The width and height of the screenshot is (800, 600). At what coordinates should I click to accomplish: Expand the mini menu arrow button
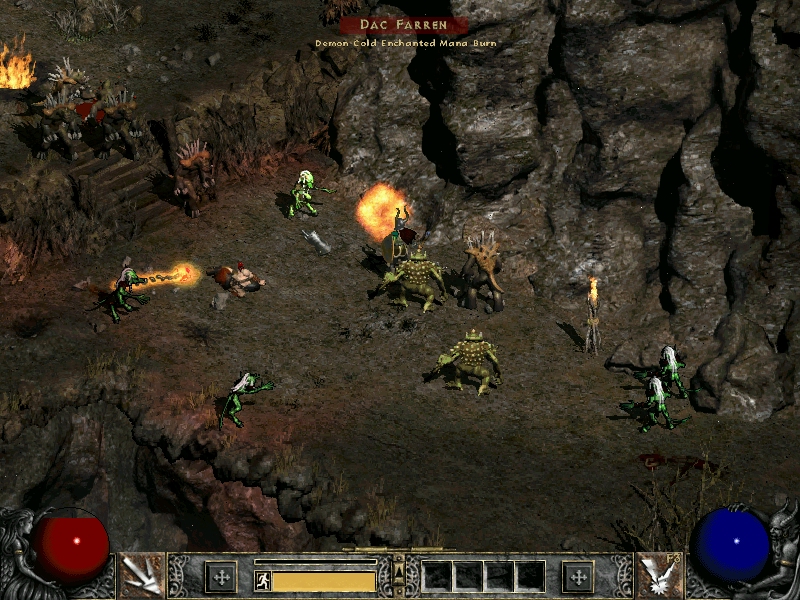pyautogui.click(x=399, y=571)
